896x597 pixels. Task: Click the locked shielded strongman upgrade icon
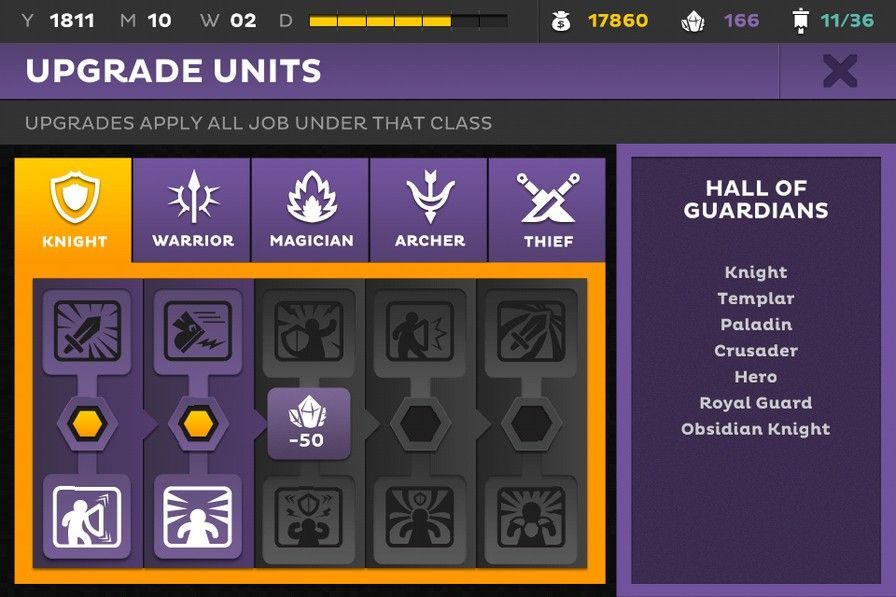(x=309, y=517)
